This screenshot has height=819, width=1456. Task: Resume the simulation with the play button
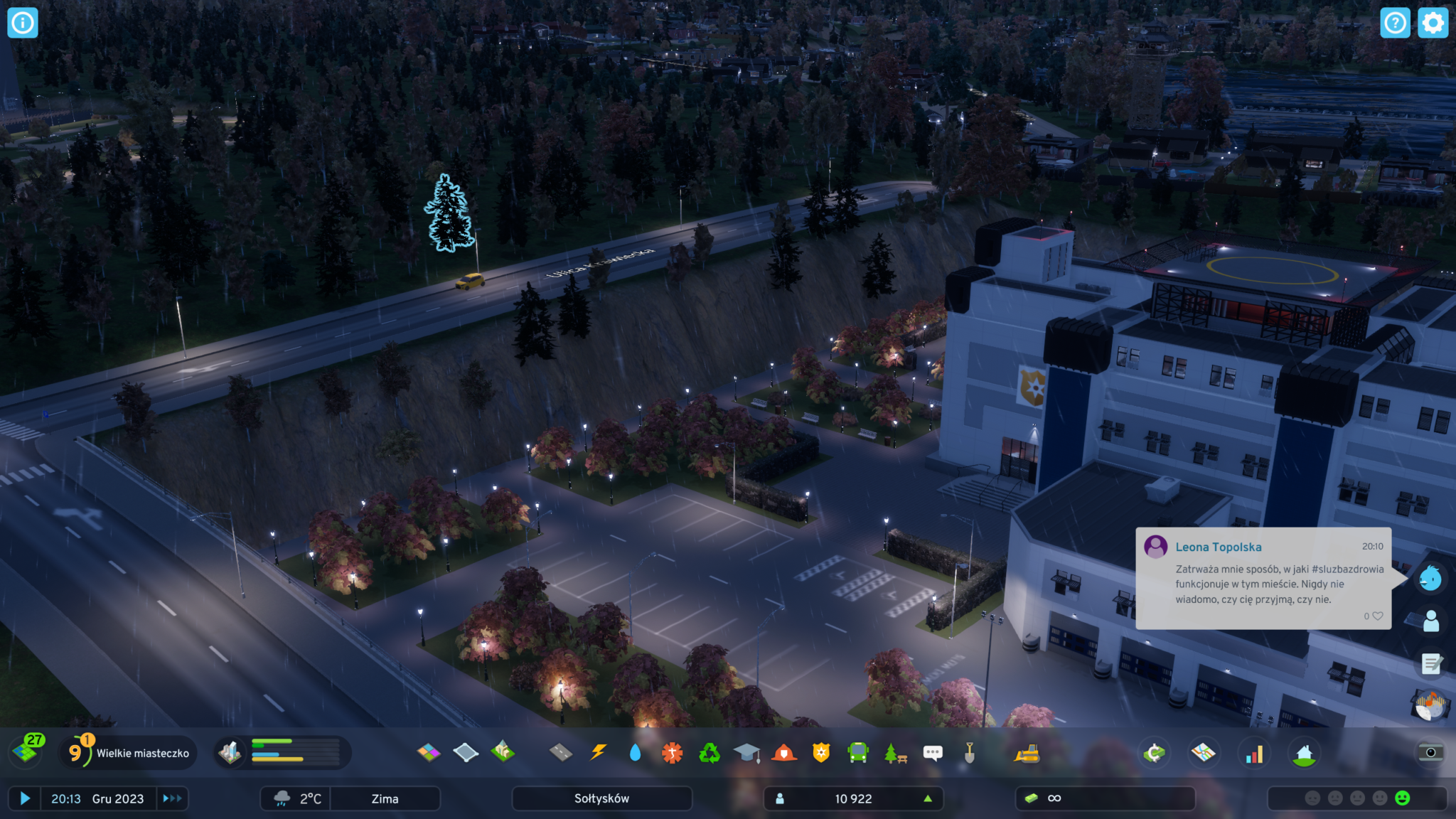click(25, 798)
